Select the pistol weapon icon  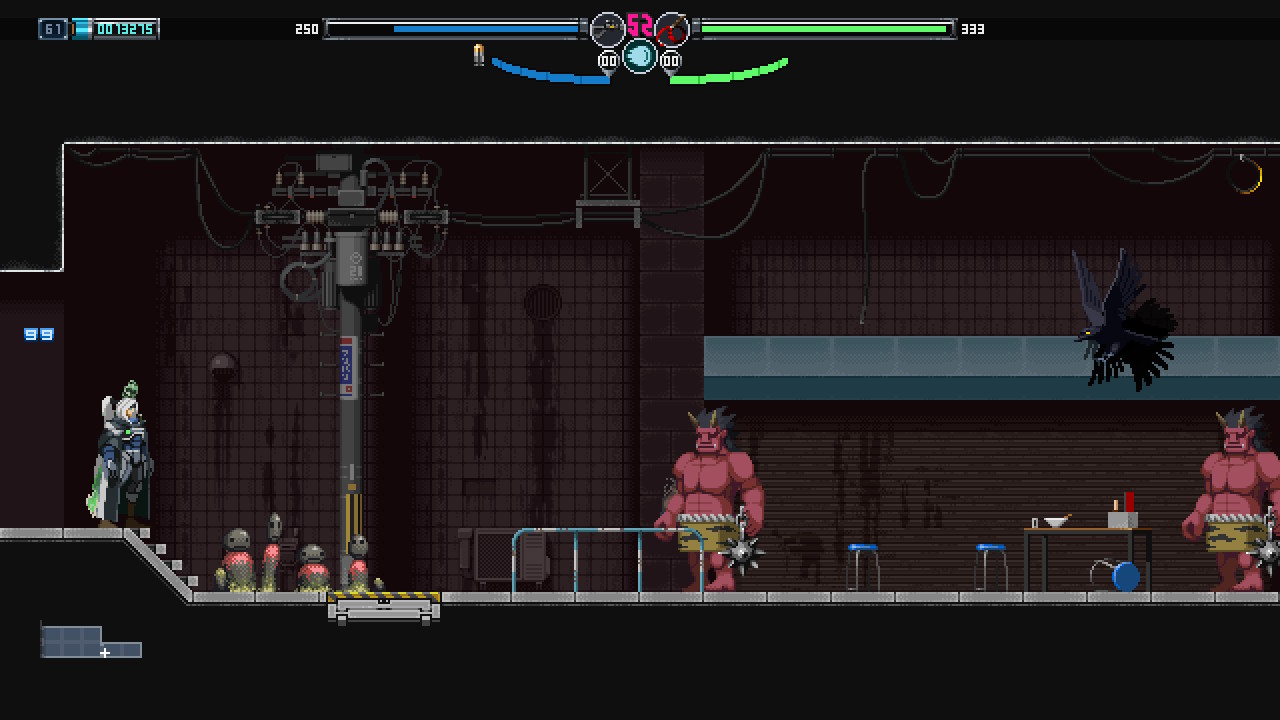[607, 29]
